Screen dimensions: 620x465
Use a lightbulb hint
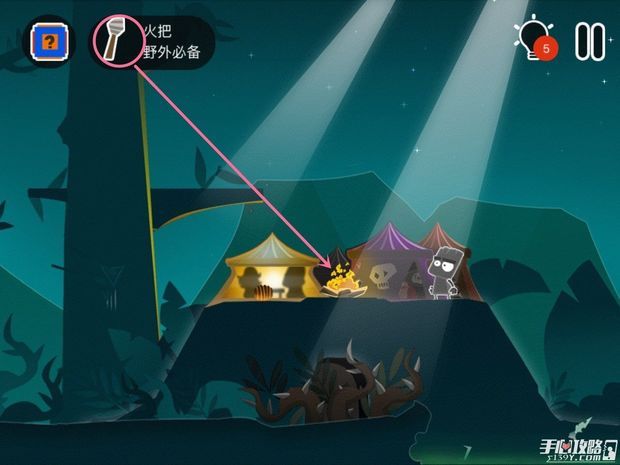tap(531, 39)
